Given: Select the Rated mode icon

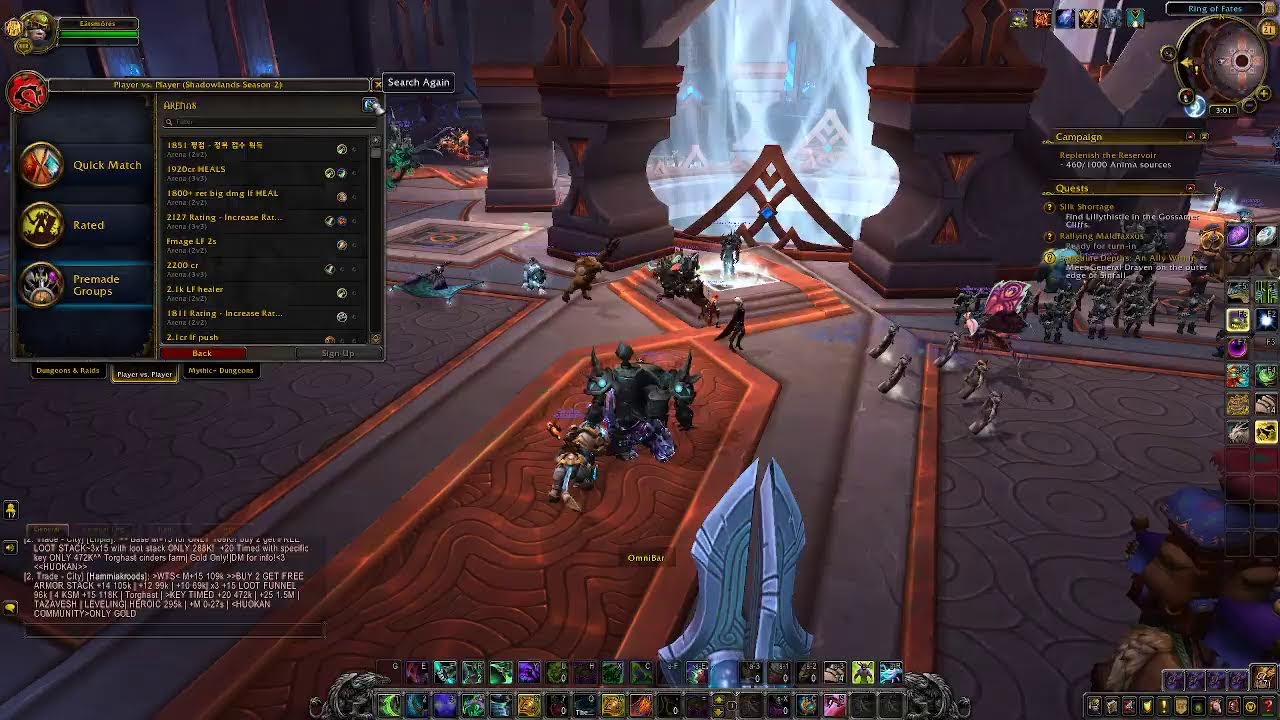Looking at the screenshot, I should click(41, 223).
